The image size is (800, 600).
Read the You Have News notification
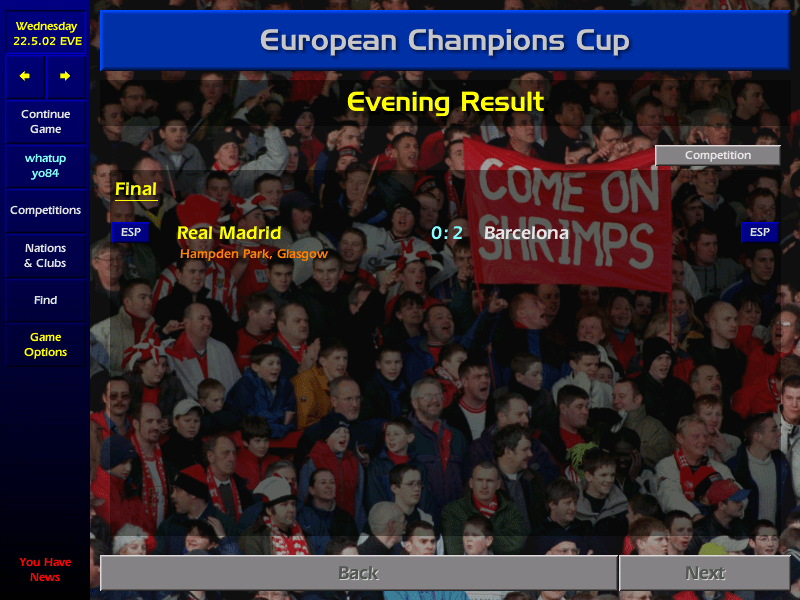pyautogui.click(x=45, y=569)
